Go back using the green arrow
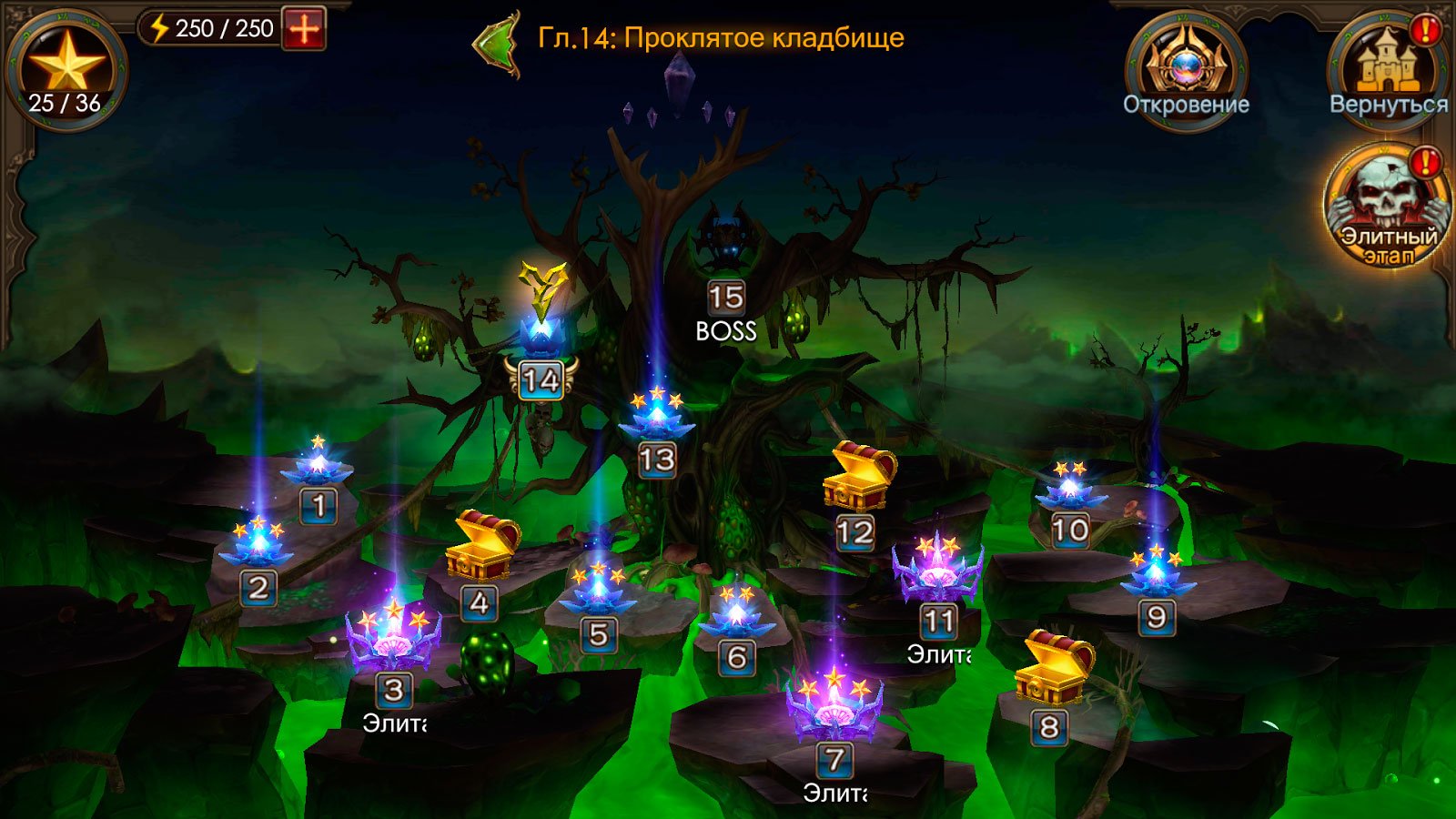Viewport: 1456px width, 819px height. point(497,42)
